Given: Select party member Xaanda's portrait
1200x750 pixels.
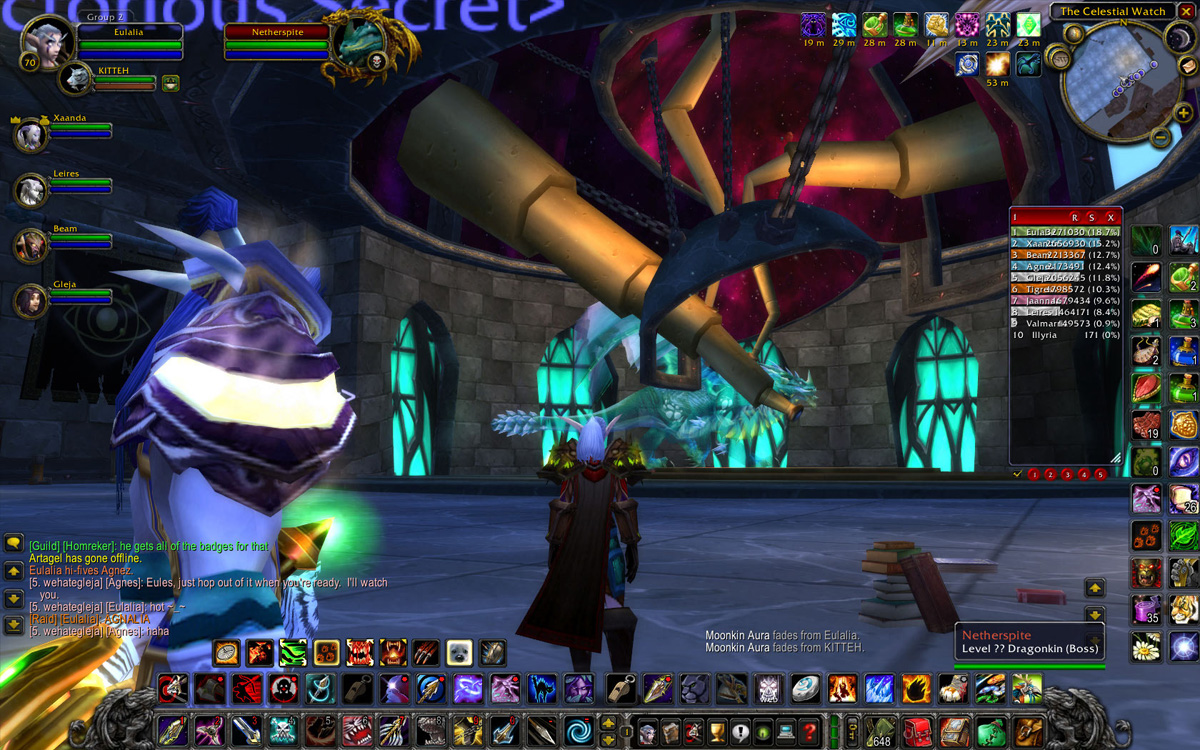Looking at the screenshot, I should 32,135.
